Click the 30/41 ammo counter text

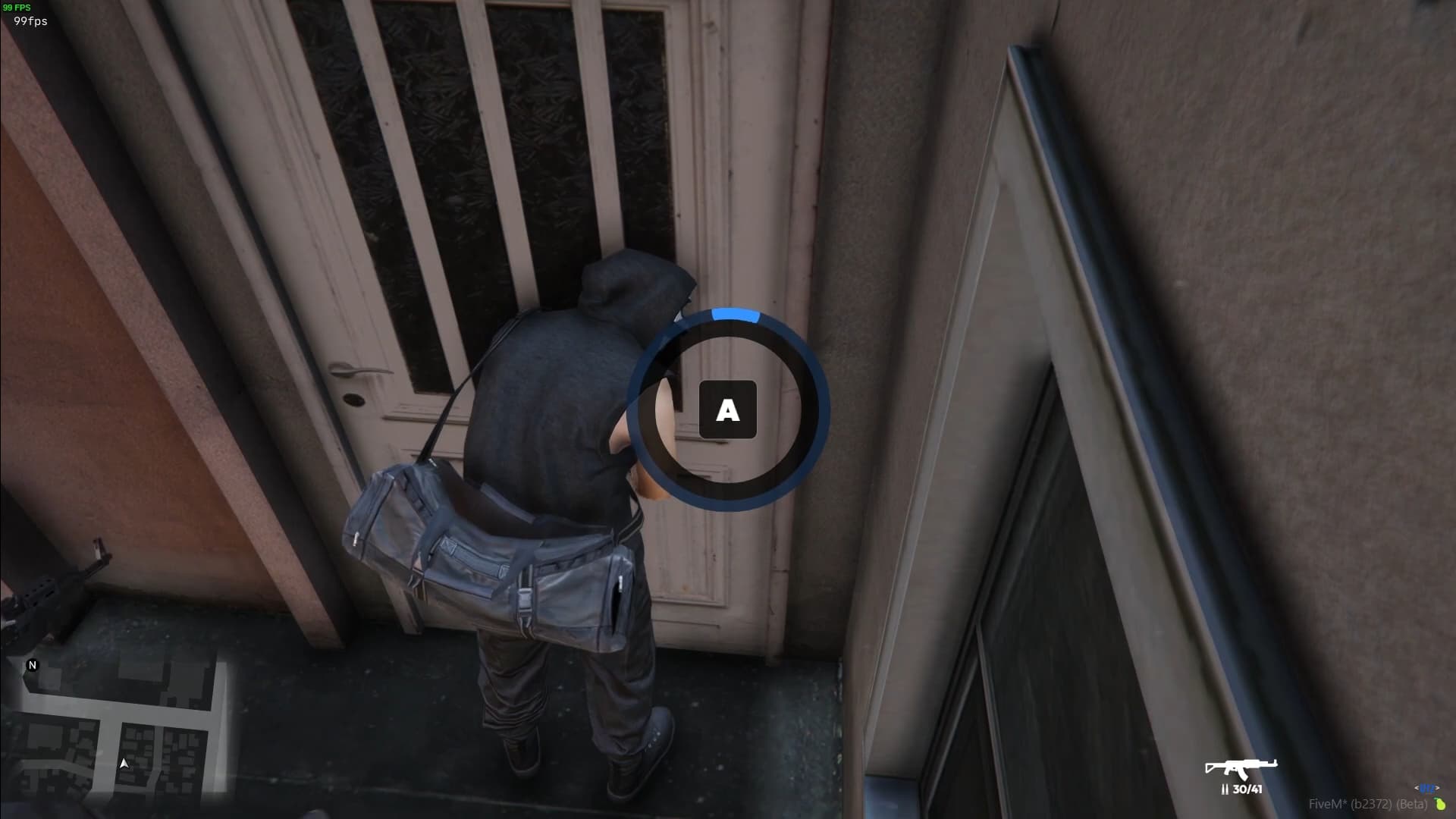point(1250,789)
